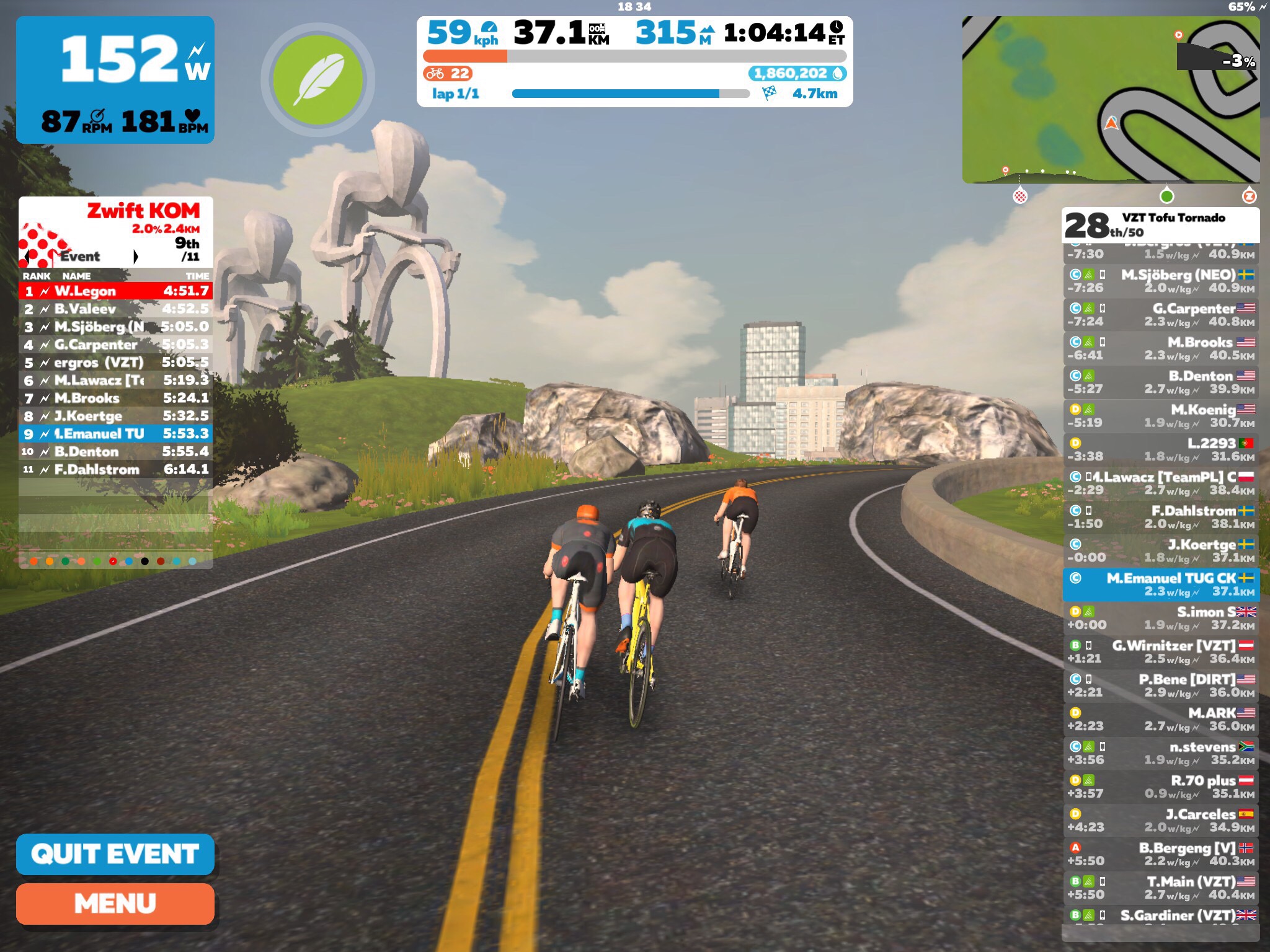The image size is (1270, 952).
Task: Quit the current event
Action: click(x=115, y=854)
